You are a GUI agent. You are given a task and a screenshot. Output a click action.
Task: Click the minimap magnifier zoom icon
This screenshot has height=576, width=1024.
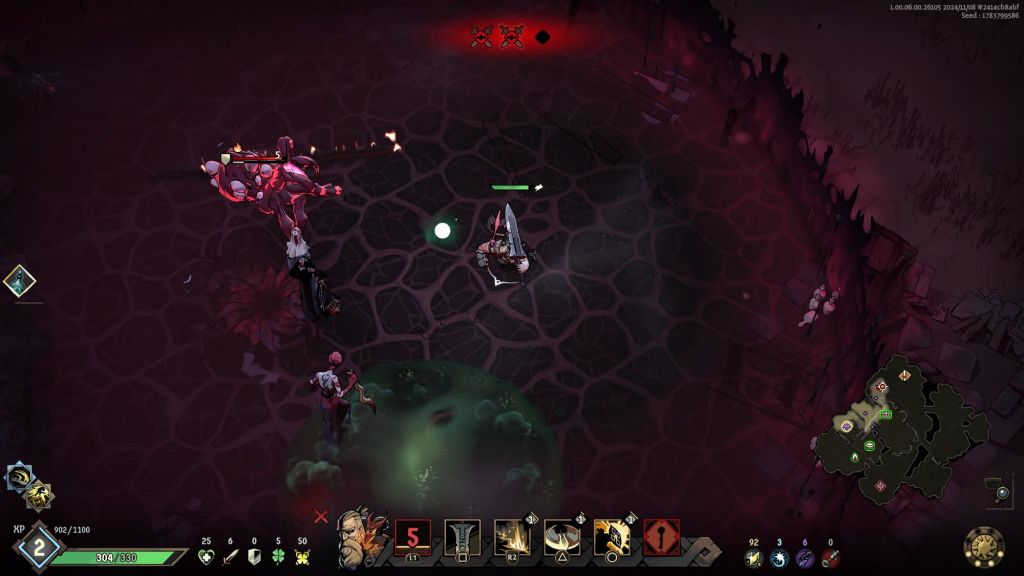1002,492
